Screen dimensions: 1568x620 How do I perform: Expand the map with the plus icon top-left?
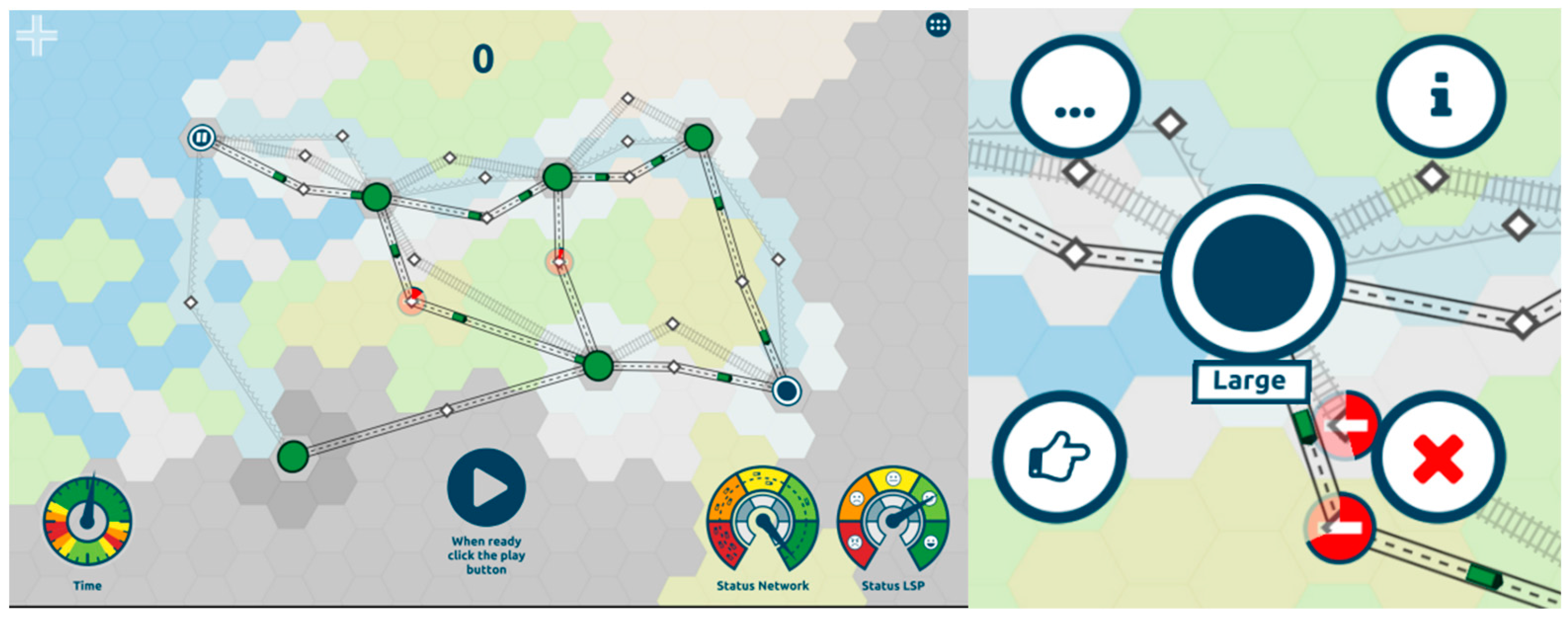pyautogui.click(x=38, y=37)
